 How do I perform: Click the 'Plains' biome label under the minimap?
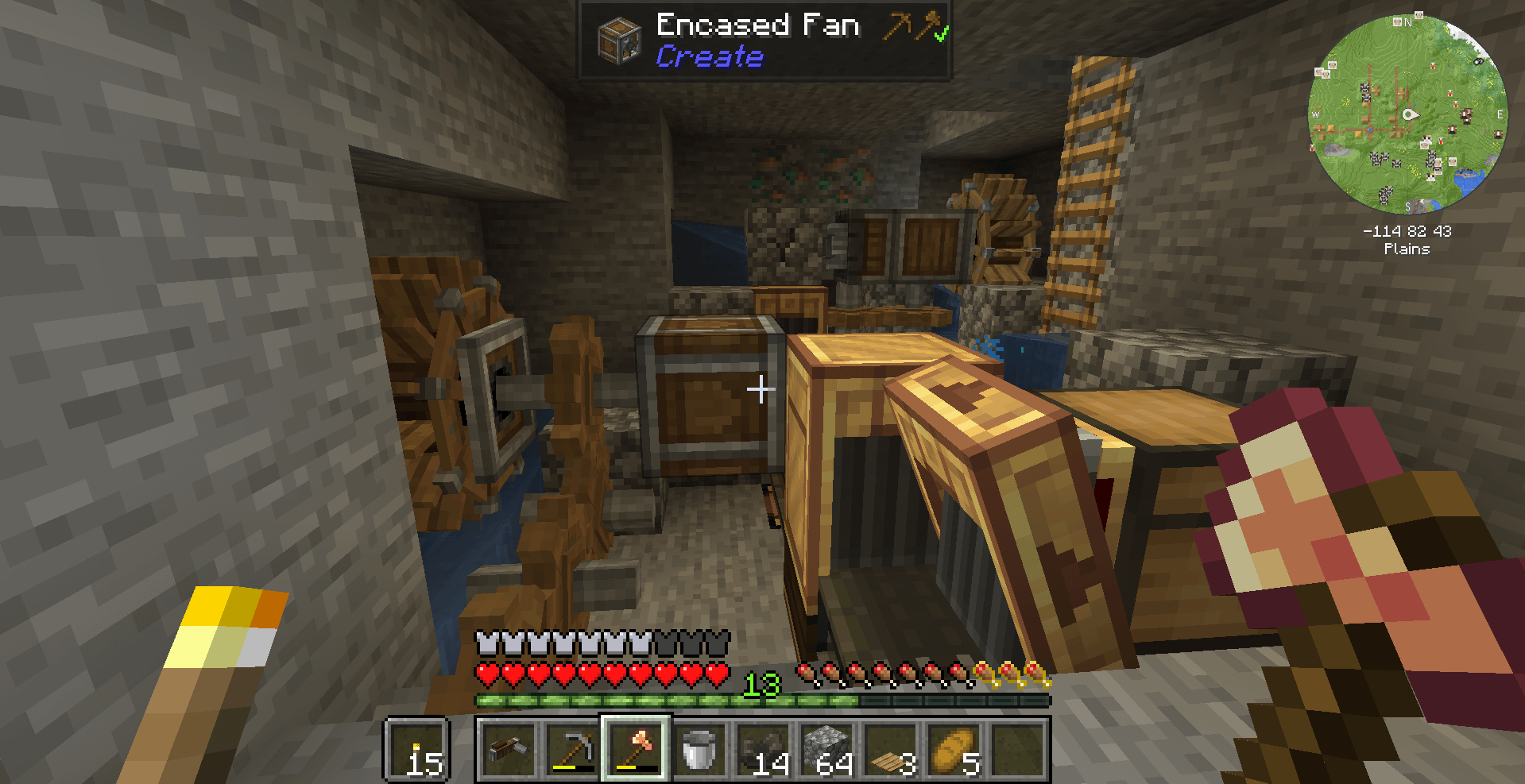[x=1407, y=249]
